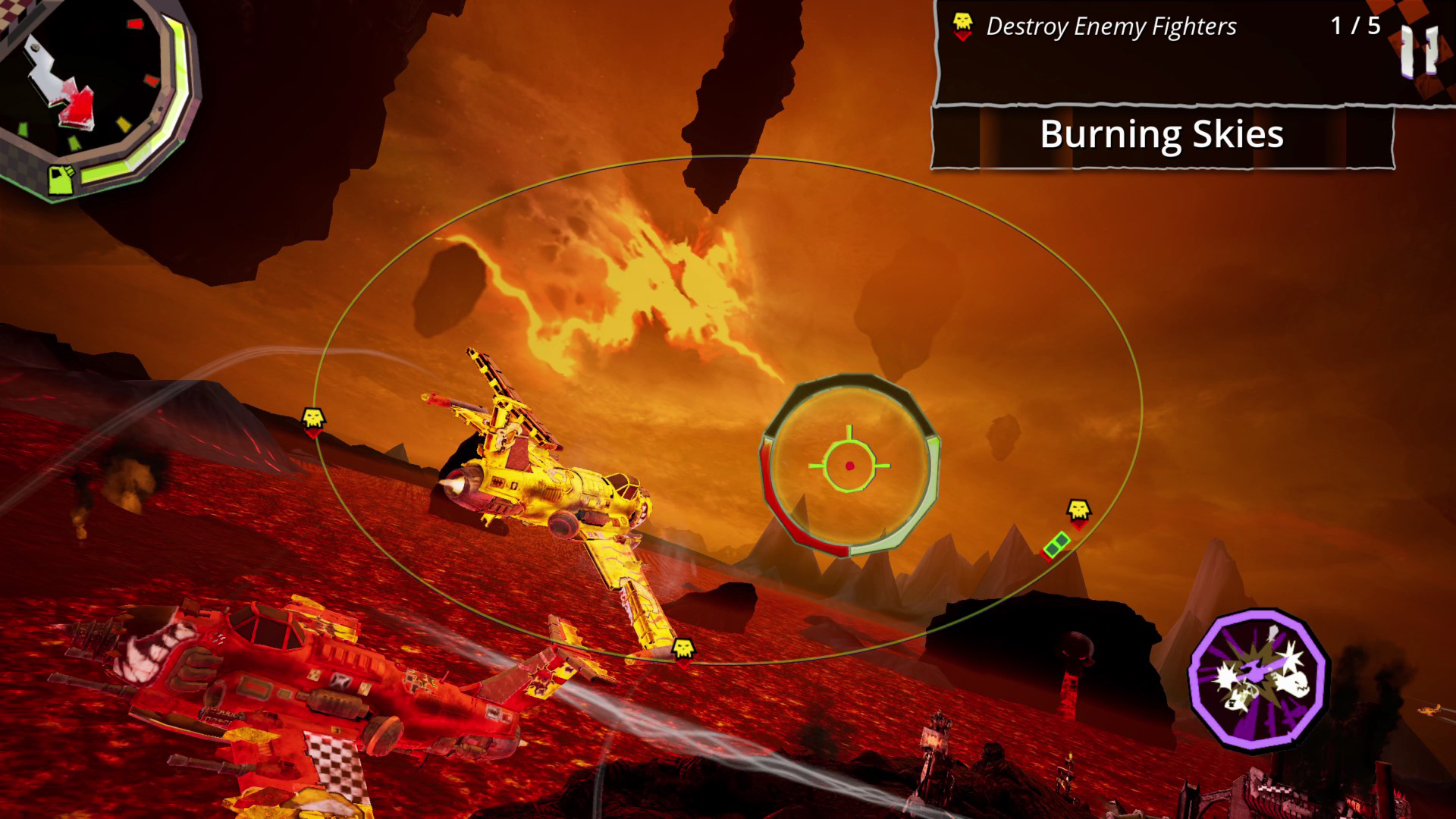Click the central targeting crosshair
1456x819 pixels.
[850, 463]
